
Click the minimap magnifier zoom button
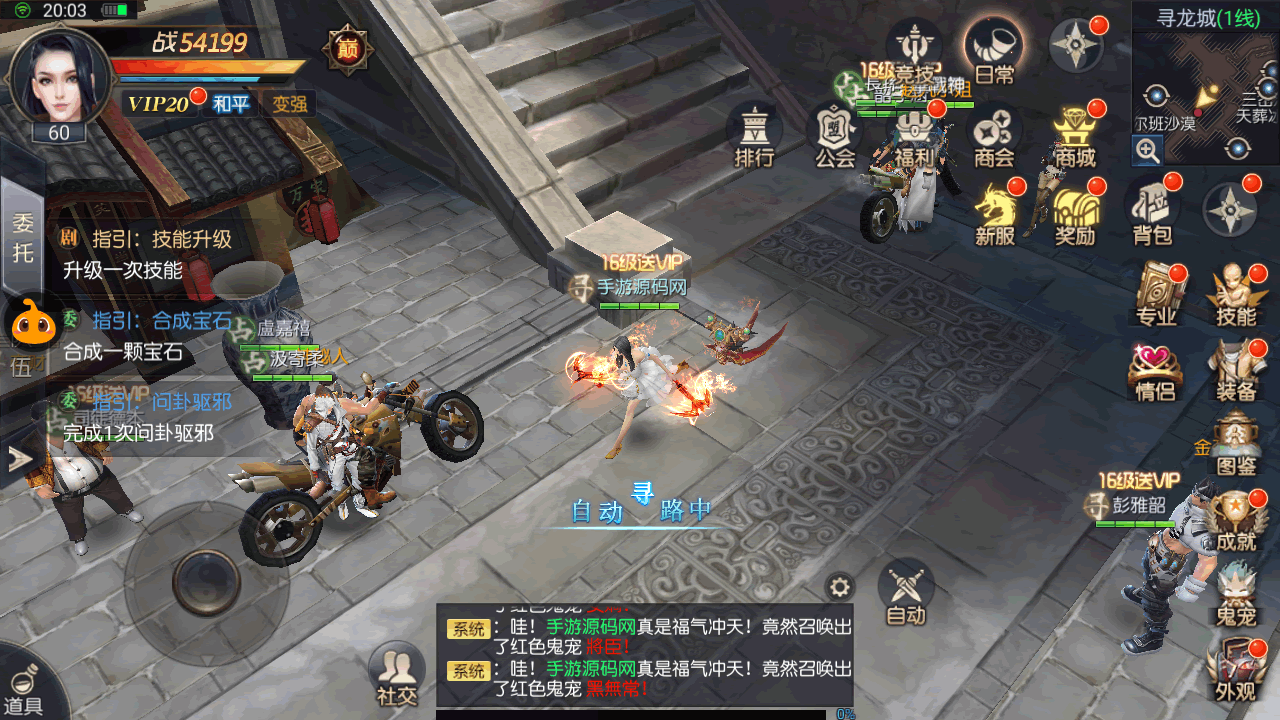point(1147,151)
